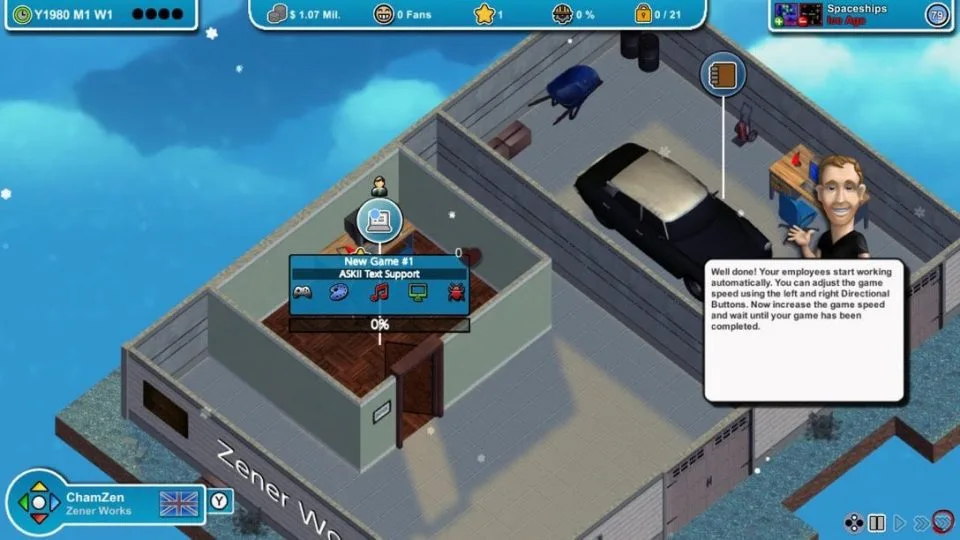Pause the game with the pause button
This screenshot has width=960, height=540.
tap(877, 523)
